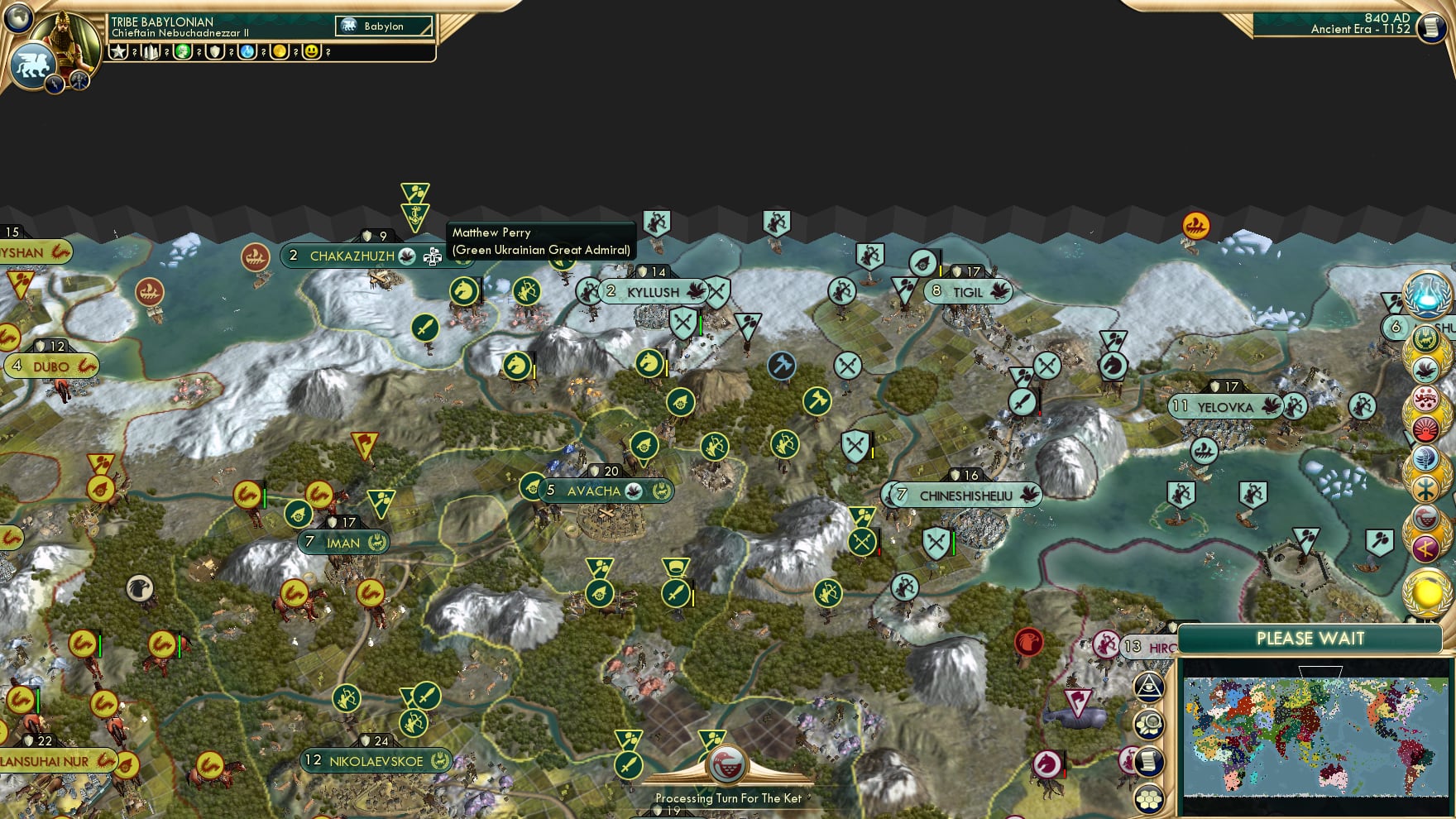Select the Chakazhuzh city banner
The width and height of the screenshot is (1456, 819).
352,256
